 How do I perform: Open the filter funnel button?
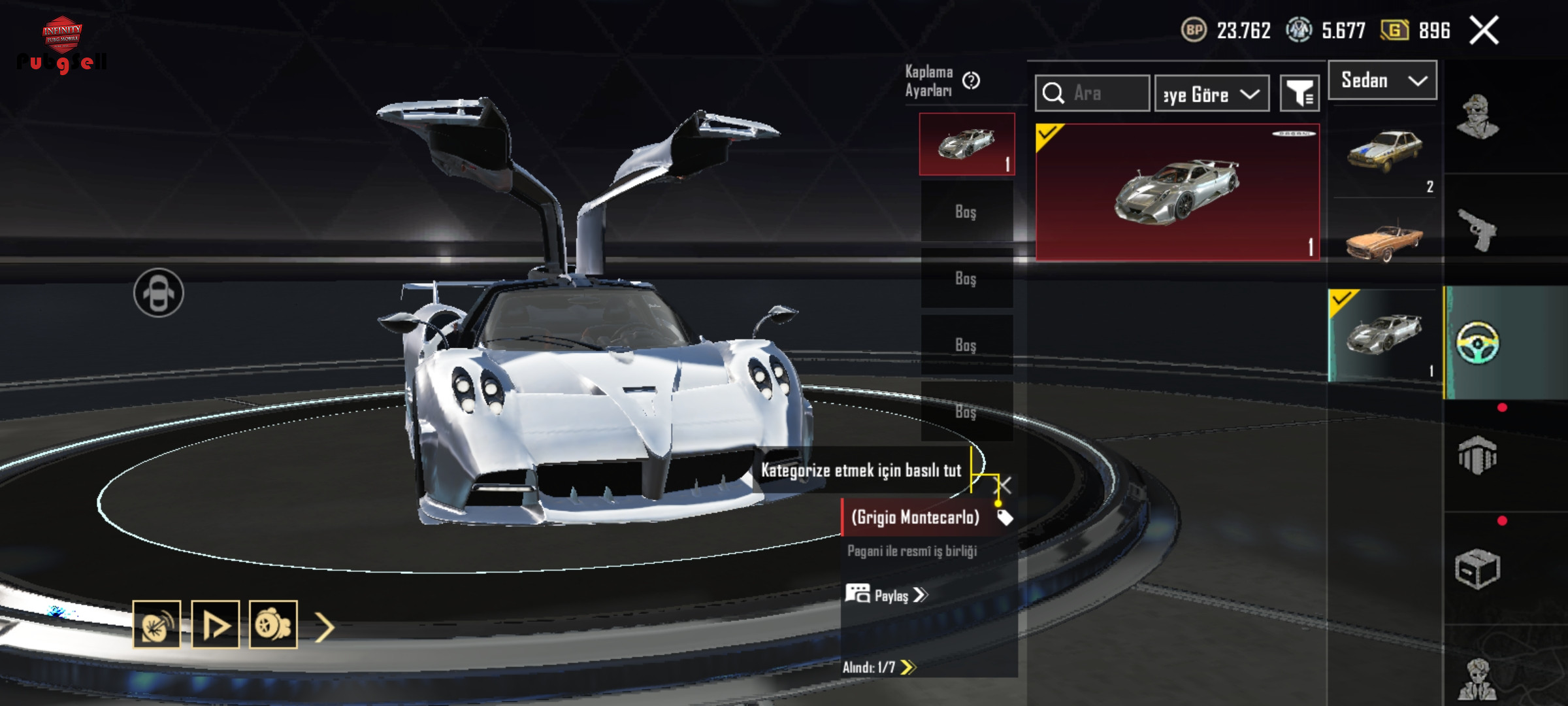click(1299, 94)
